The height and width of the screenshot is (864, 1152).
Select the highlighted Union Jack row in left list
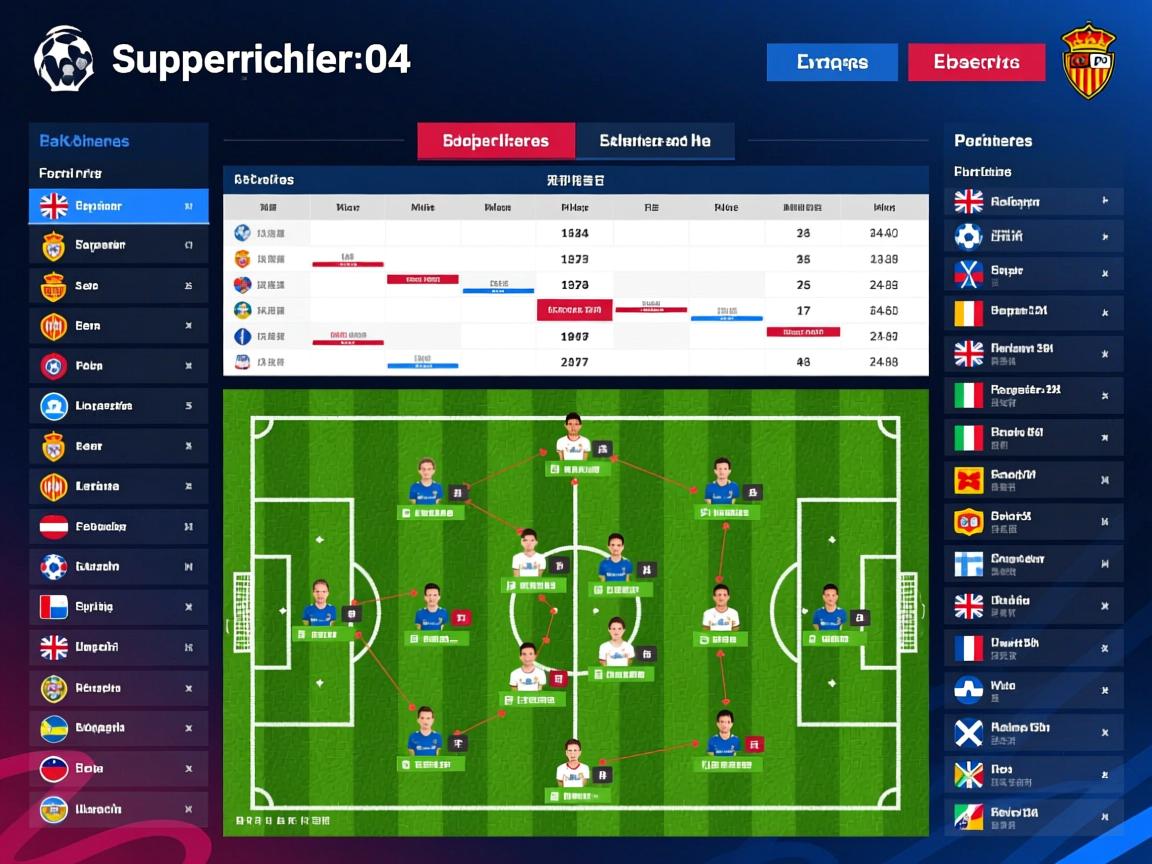click(x=118, y=206)
